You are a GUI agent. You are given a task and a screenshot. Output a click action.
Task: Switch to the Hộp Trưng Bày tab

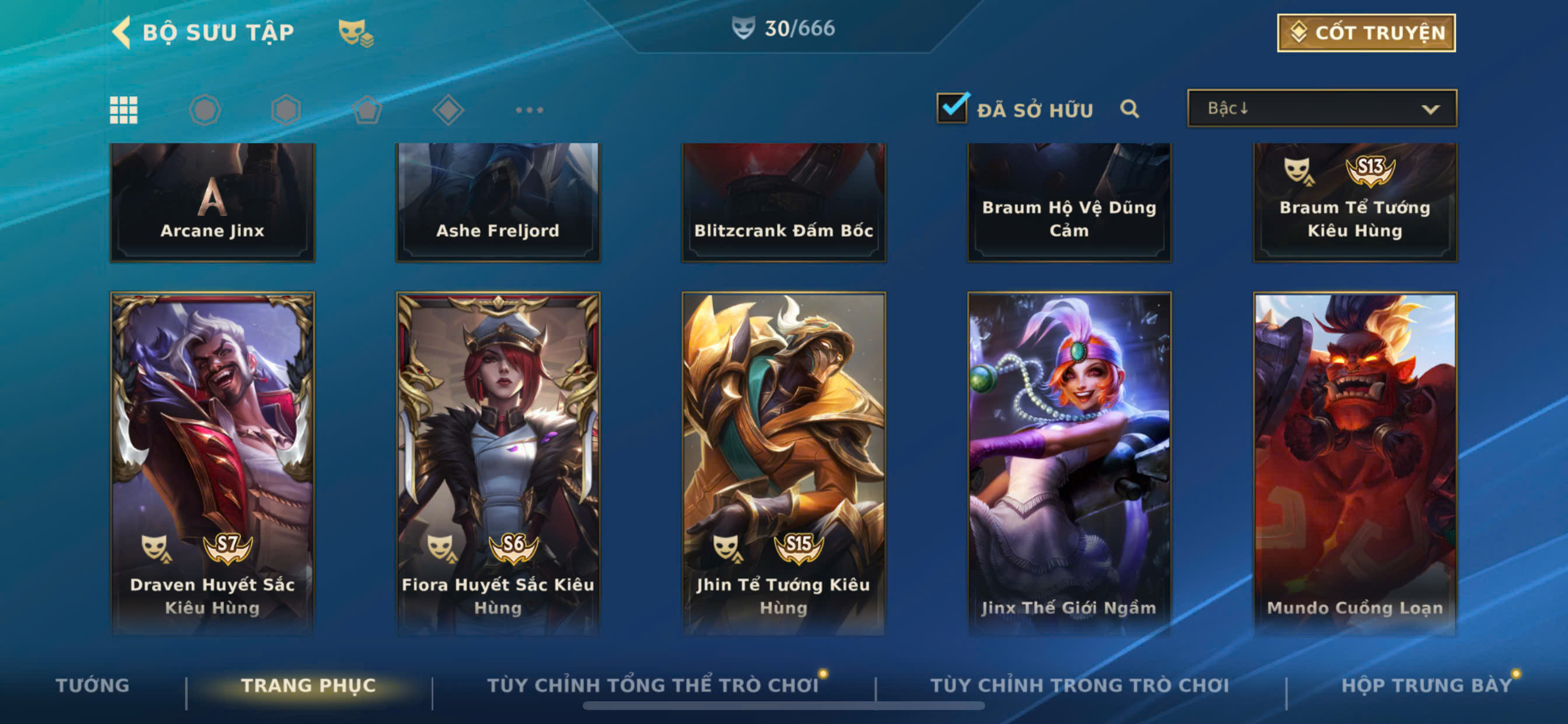pyautogui.click(x=1426, y=685)
